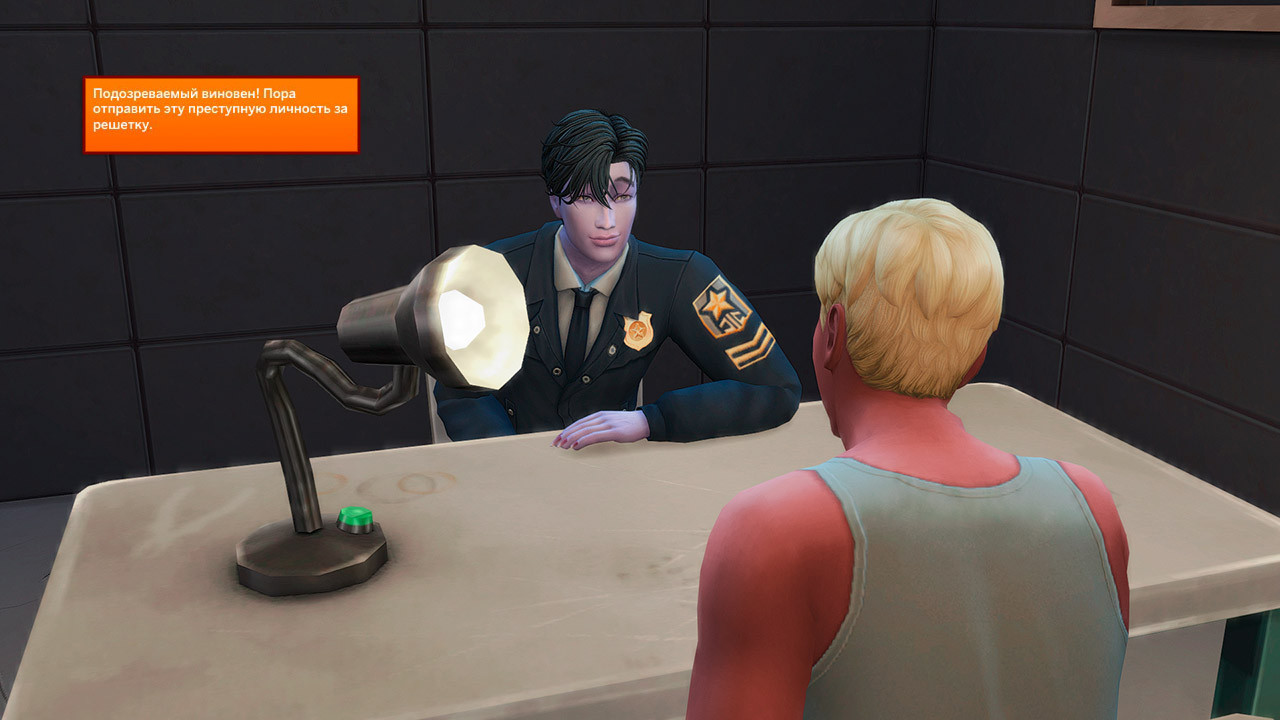This screenshot has height=720, width=1280.
Task: Dismiss the orange suspect guilty notification
Action: 221,114
